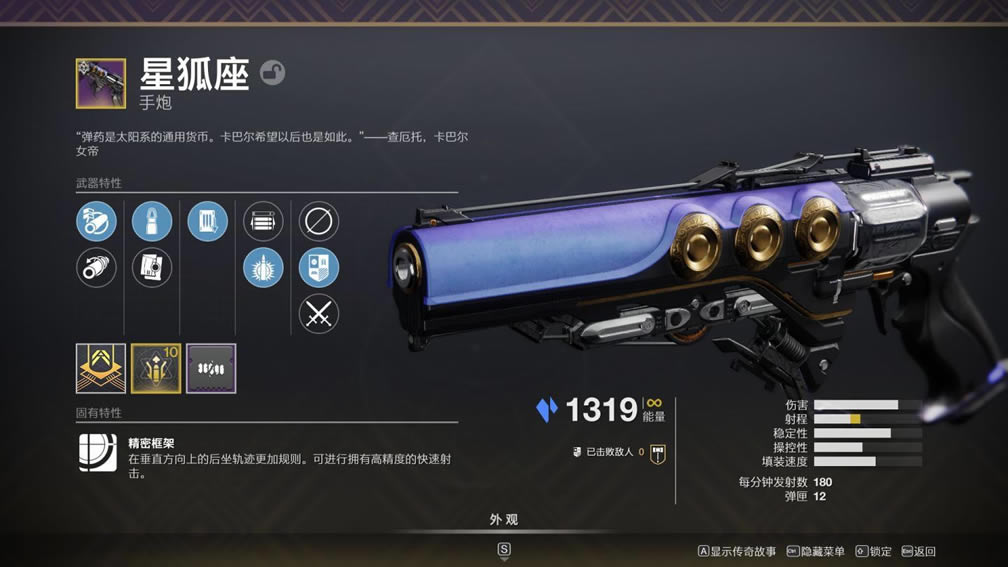Open the purple weapon mod slot
This screenshot has width=1008, height=567.
tap(211, 368)
